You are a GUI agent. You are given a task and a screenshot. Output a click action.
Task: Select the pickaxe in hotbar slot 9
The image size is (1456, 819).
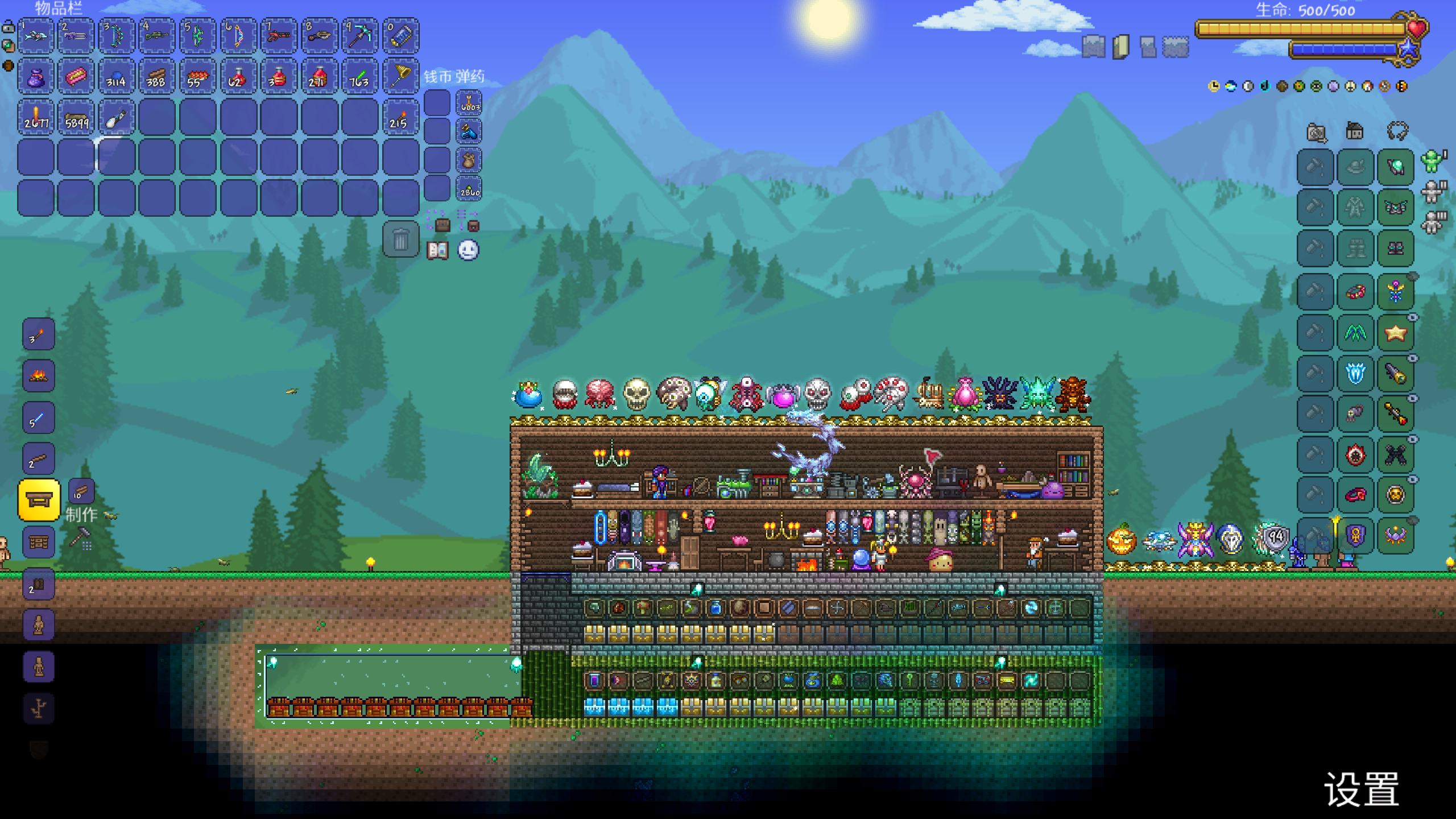[x=360, y=36]
